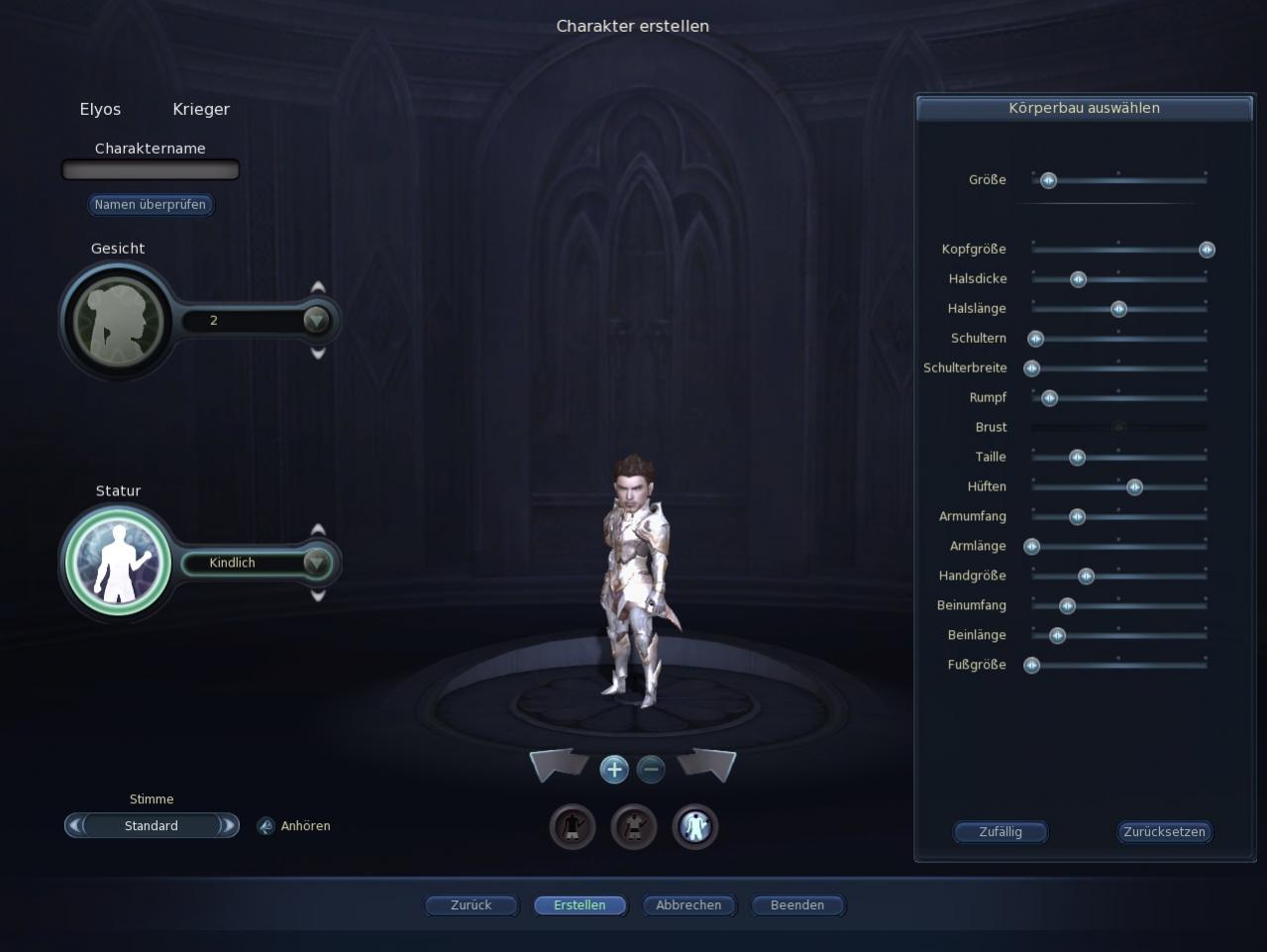The height and width of the screenshot is (952, 1267).
Task: Go back with Zurück
Action: point(472,905)
